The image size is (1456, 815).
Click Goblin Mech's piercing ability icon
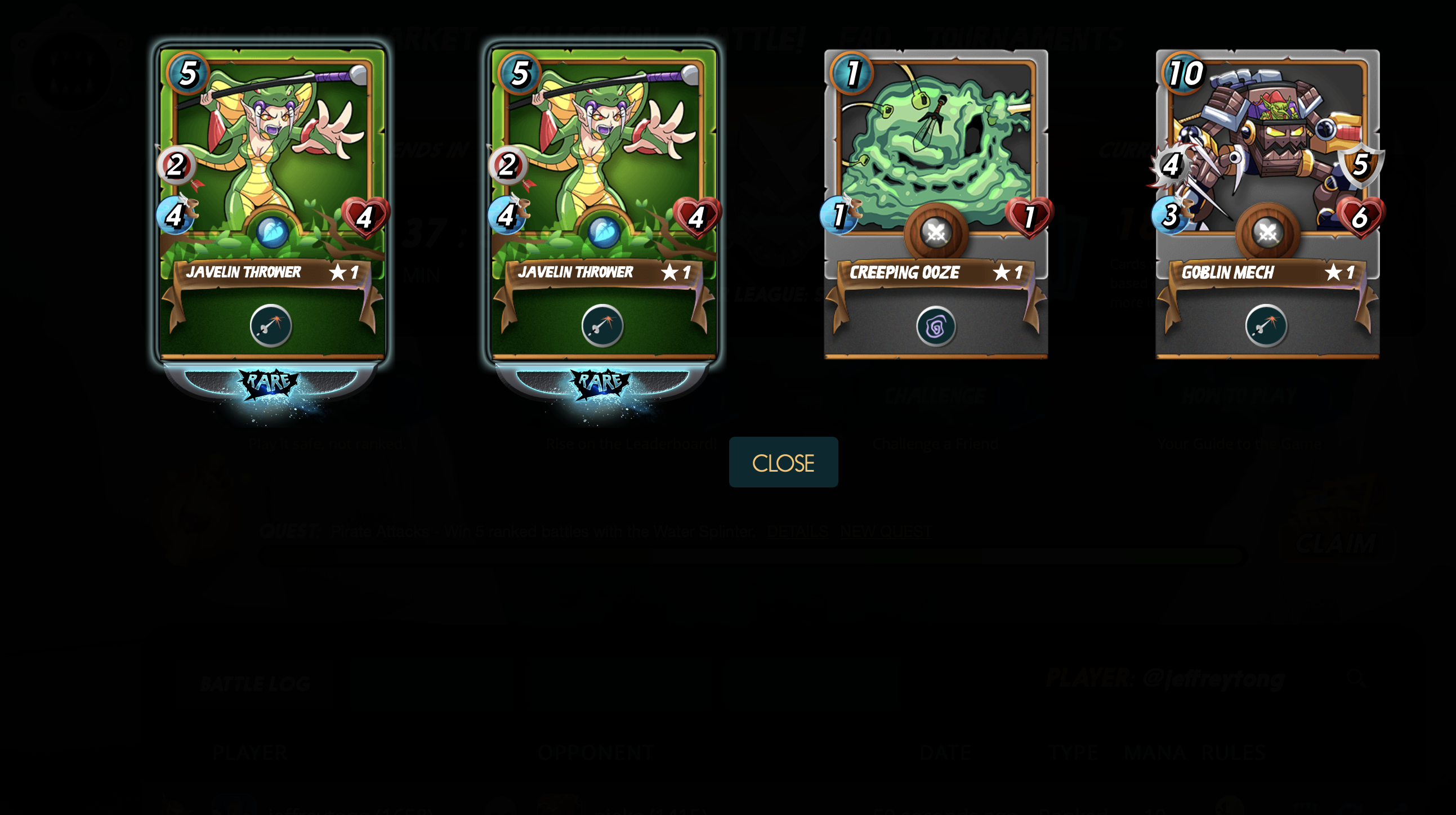click(x=1266, y=326)
